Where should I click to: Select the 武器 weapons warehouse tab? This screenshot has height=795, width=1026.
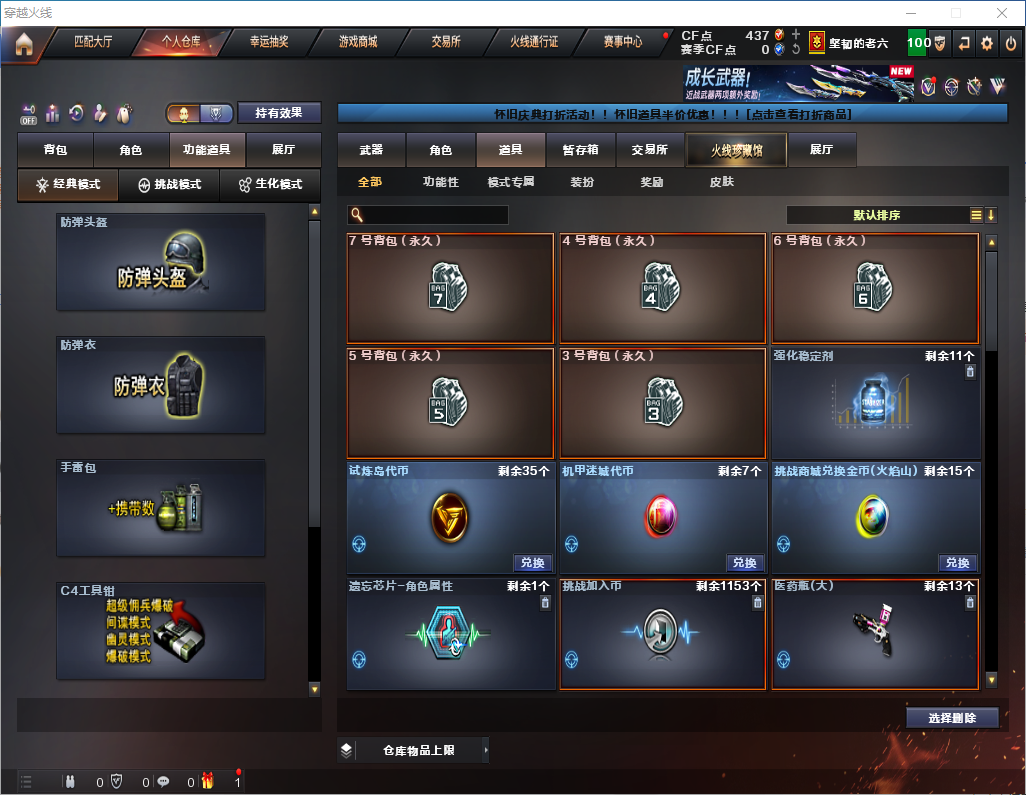click(371, 150)
